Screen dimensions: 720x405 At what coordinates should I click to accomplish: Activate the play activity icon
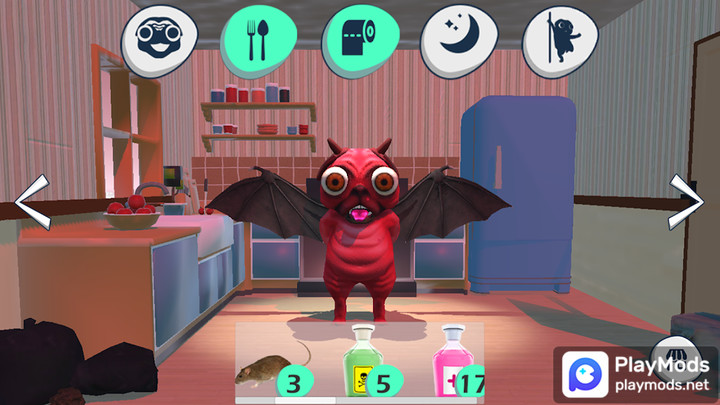[560, 43]
